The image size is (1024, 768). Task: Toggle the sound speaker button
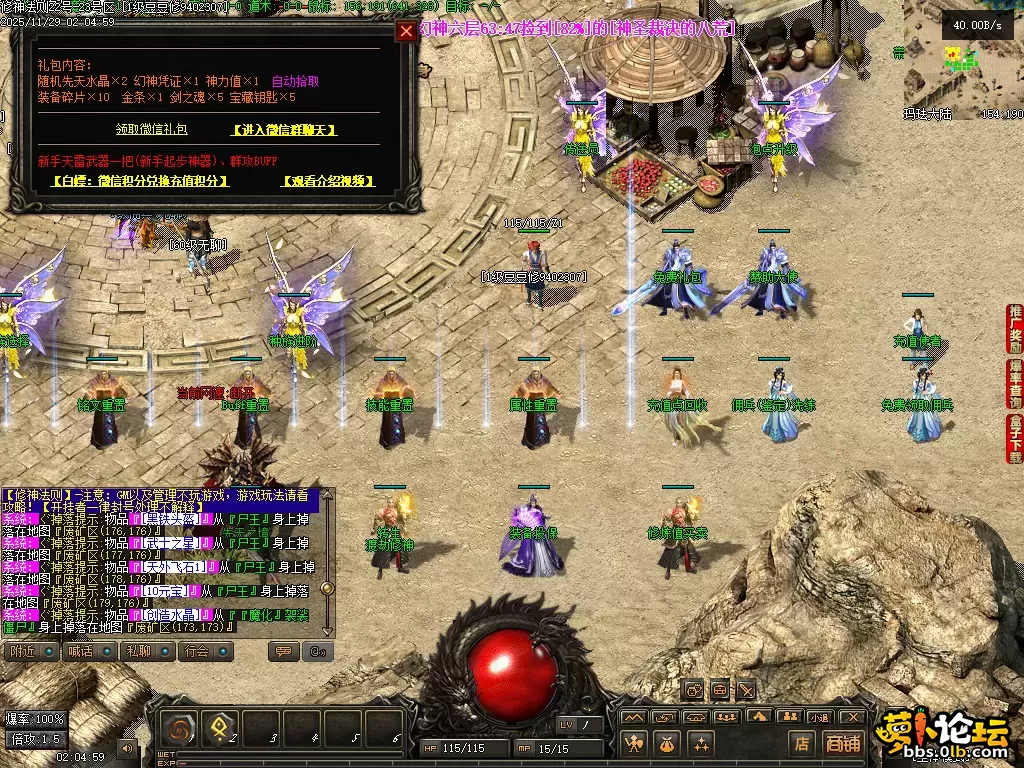[x=127, y=746]
